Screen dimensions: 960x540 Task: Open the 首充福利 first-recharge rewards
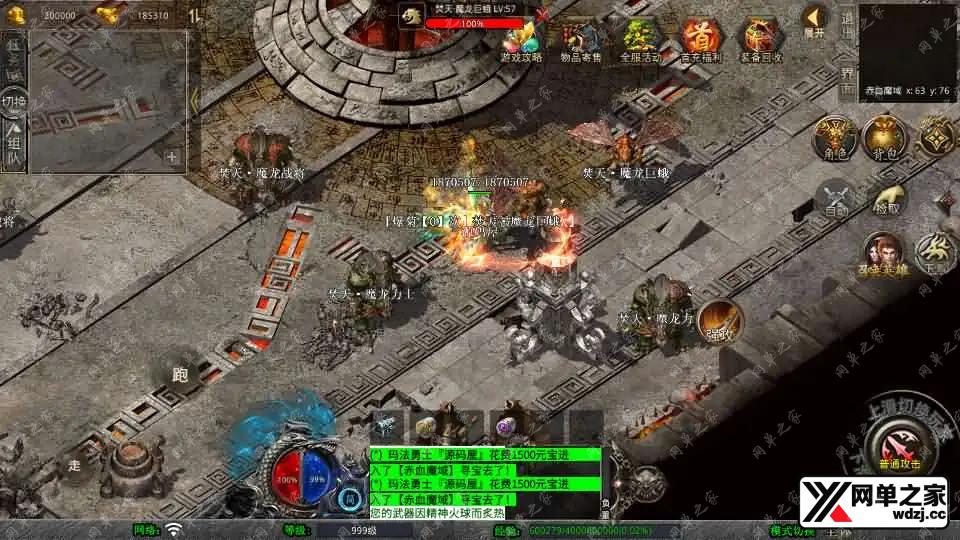pyautogui.click(x=700, y=40)
